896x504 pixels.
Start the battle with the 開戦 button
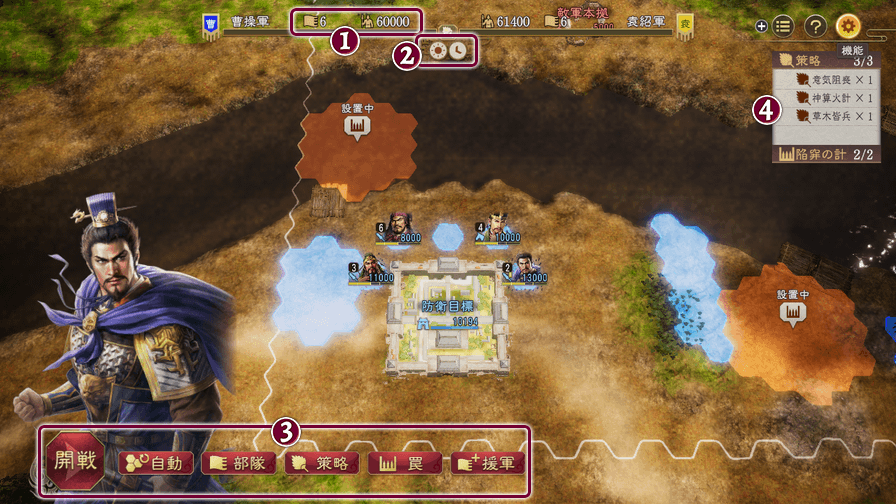pyautogui.click(x=76, y=463)
